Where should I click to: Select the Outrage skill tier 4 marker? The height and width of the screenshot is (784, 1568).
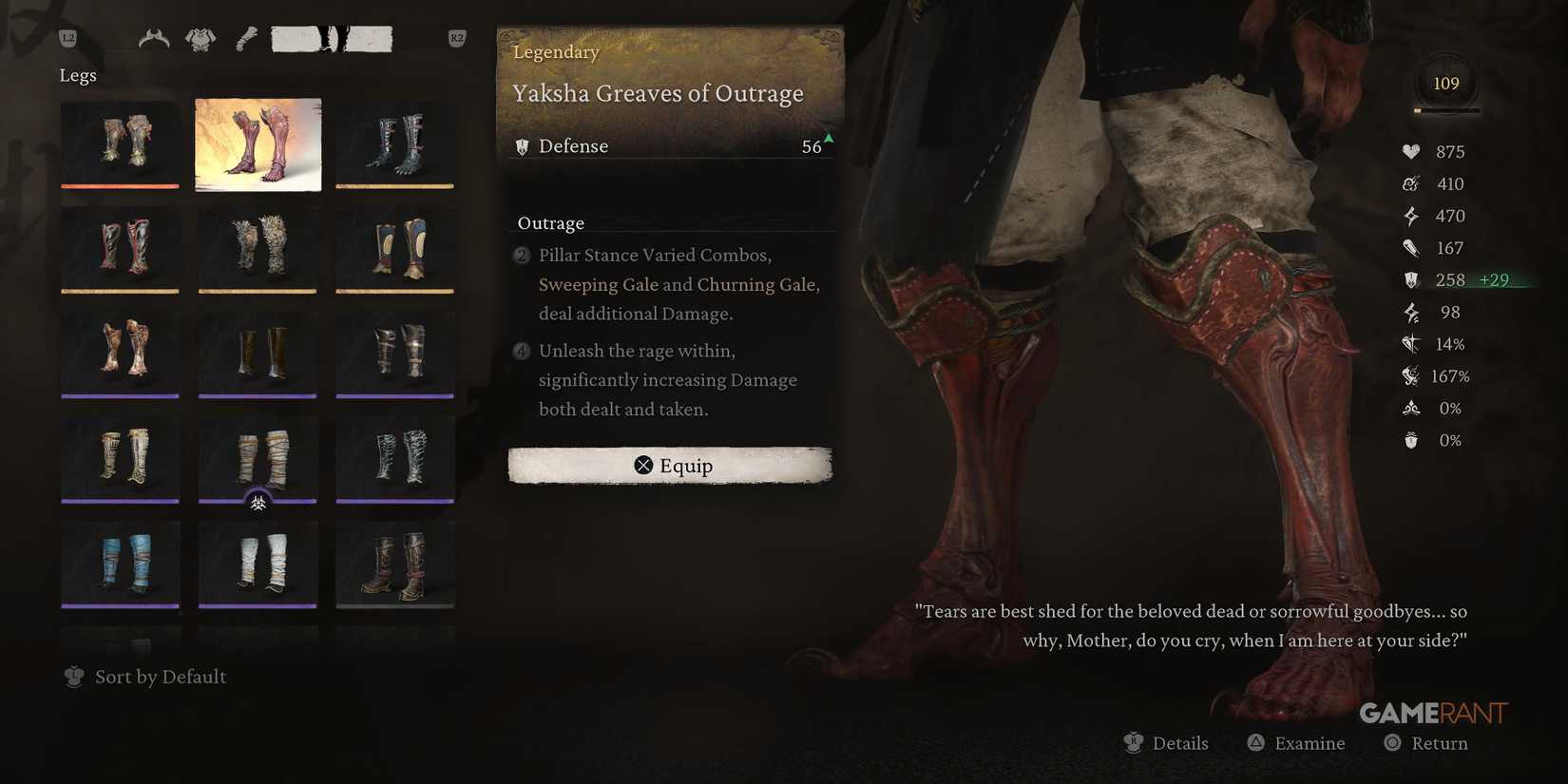tap(521, 352)
